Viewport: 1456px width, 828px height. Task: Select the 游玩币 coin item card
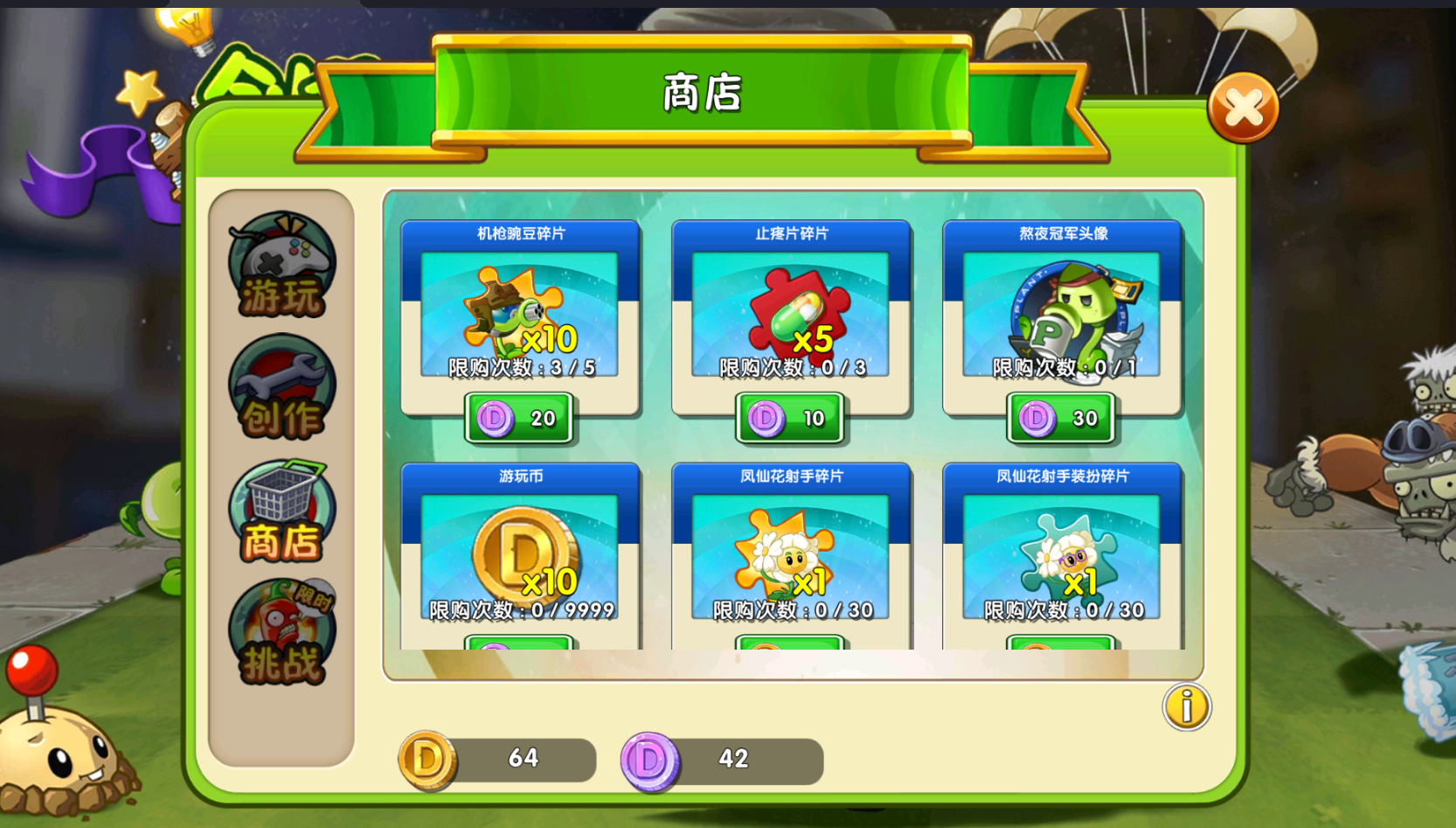pos(520,551)
